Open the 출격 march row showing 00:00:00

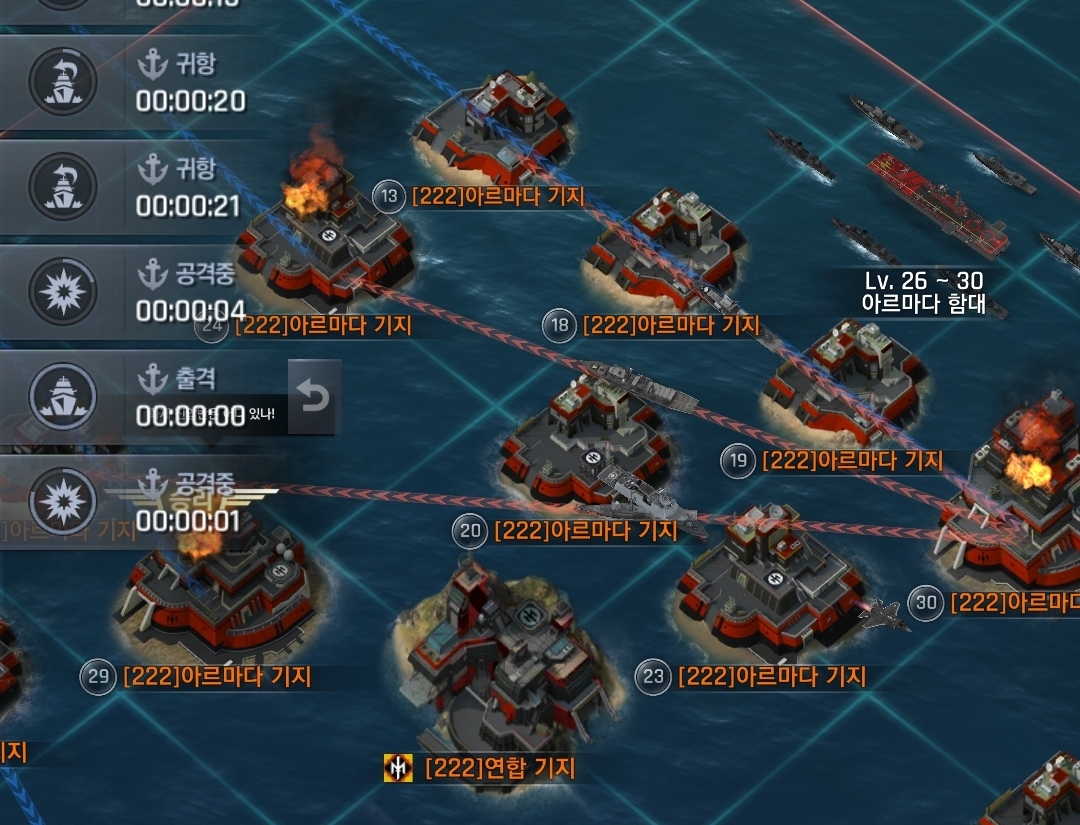(x=140, y=397)
